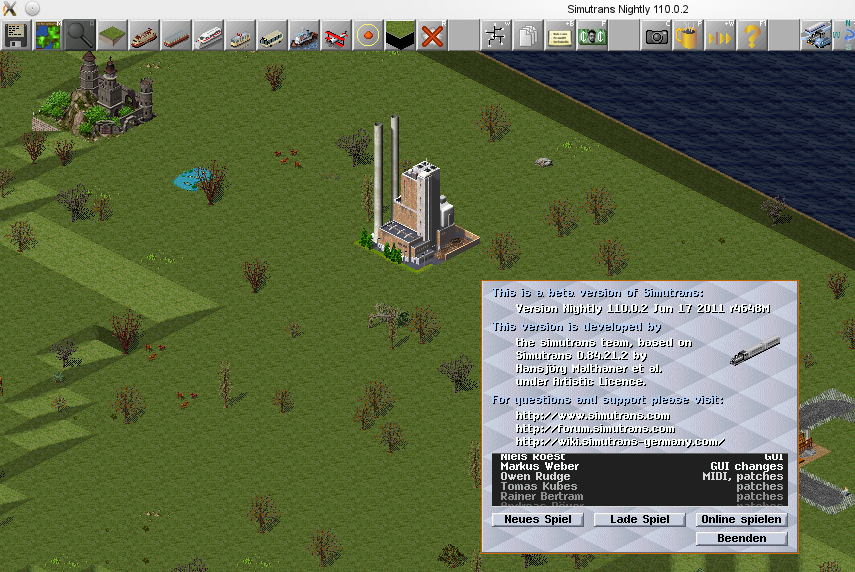Image resolution: width=855 pixels, height=572 pixels.
Task: Open the terrain landscaping tools
Action: (111, 36)
